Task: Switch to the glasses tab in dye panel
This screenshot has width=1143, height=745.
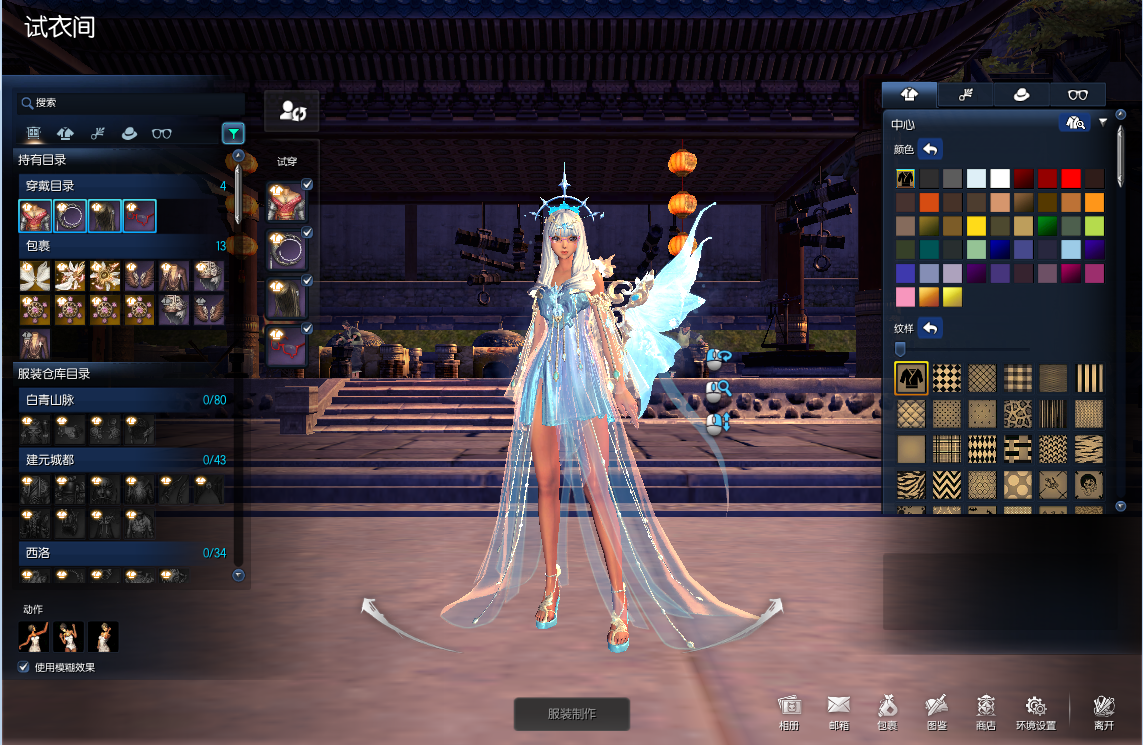Action: [1078, 95]
